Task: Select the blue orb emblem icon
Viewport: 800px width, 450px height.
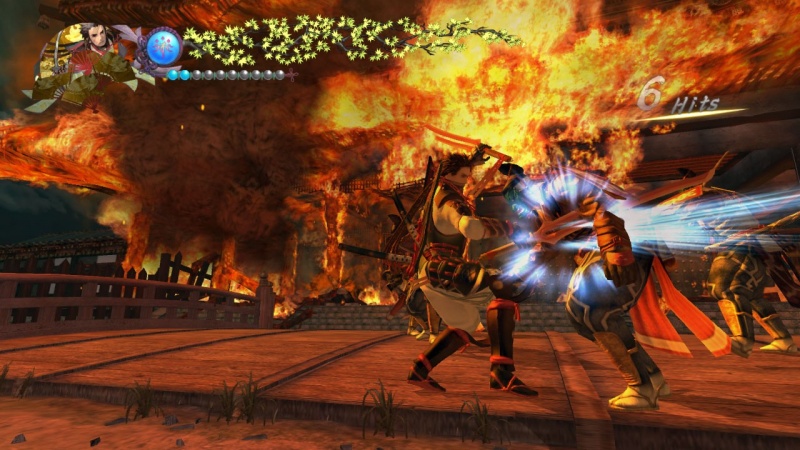Action: coord(164,46)
